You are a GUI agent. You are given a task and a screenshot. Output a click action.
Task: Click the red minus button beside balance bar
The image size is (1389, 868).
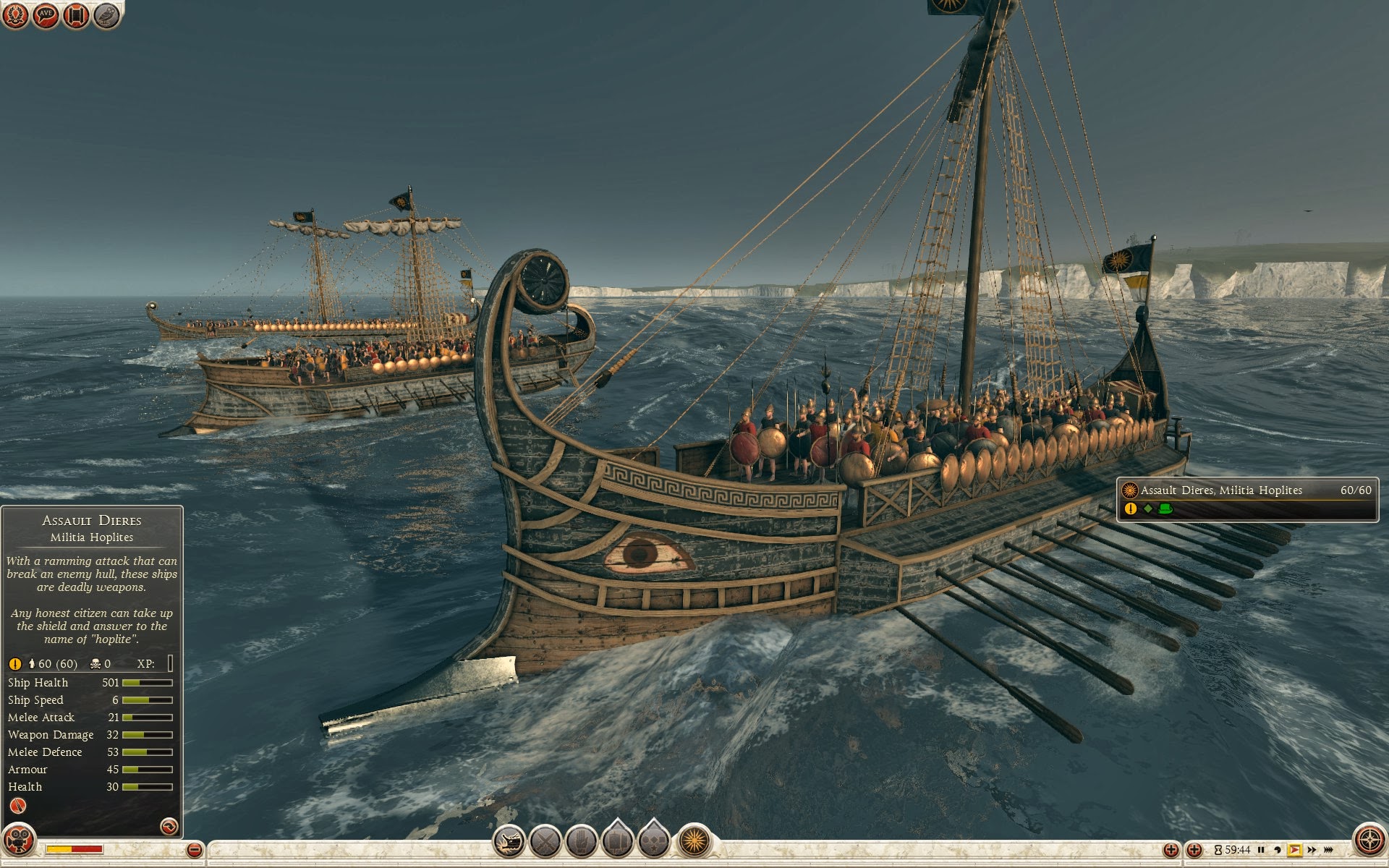coord(194,850)
